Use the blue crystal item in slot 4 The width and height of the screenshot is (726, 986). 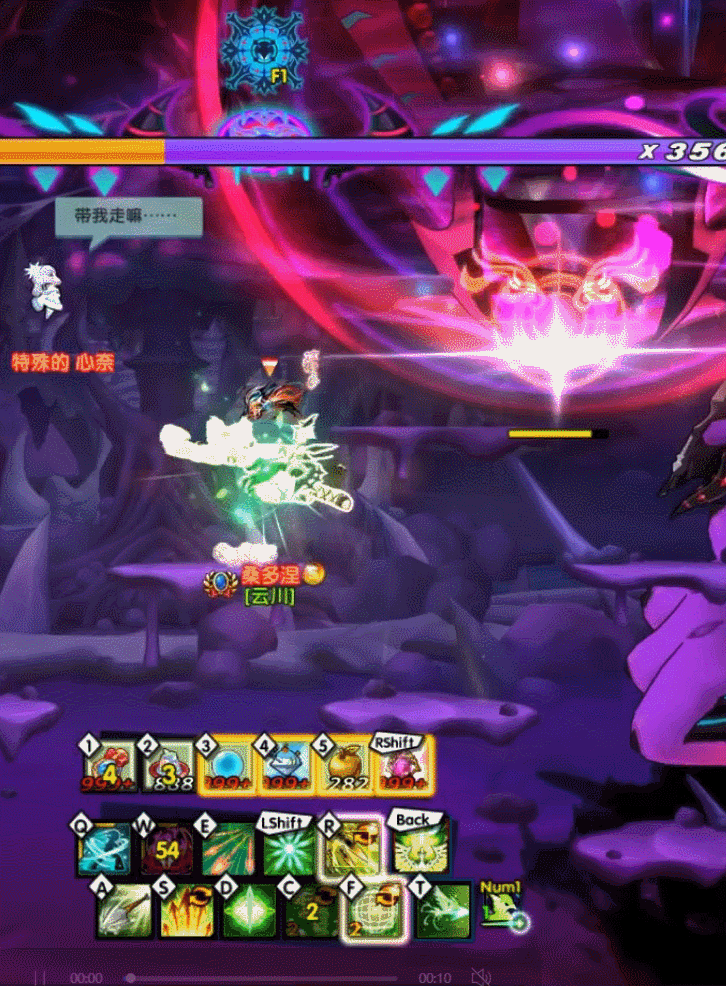pyautogui.click(x=285, y=768)
